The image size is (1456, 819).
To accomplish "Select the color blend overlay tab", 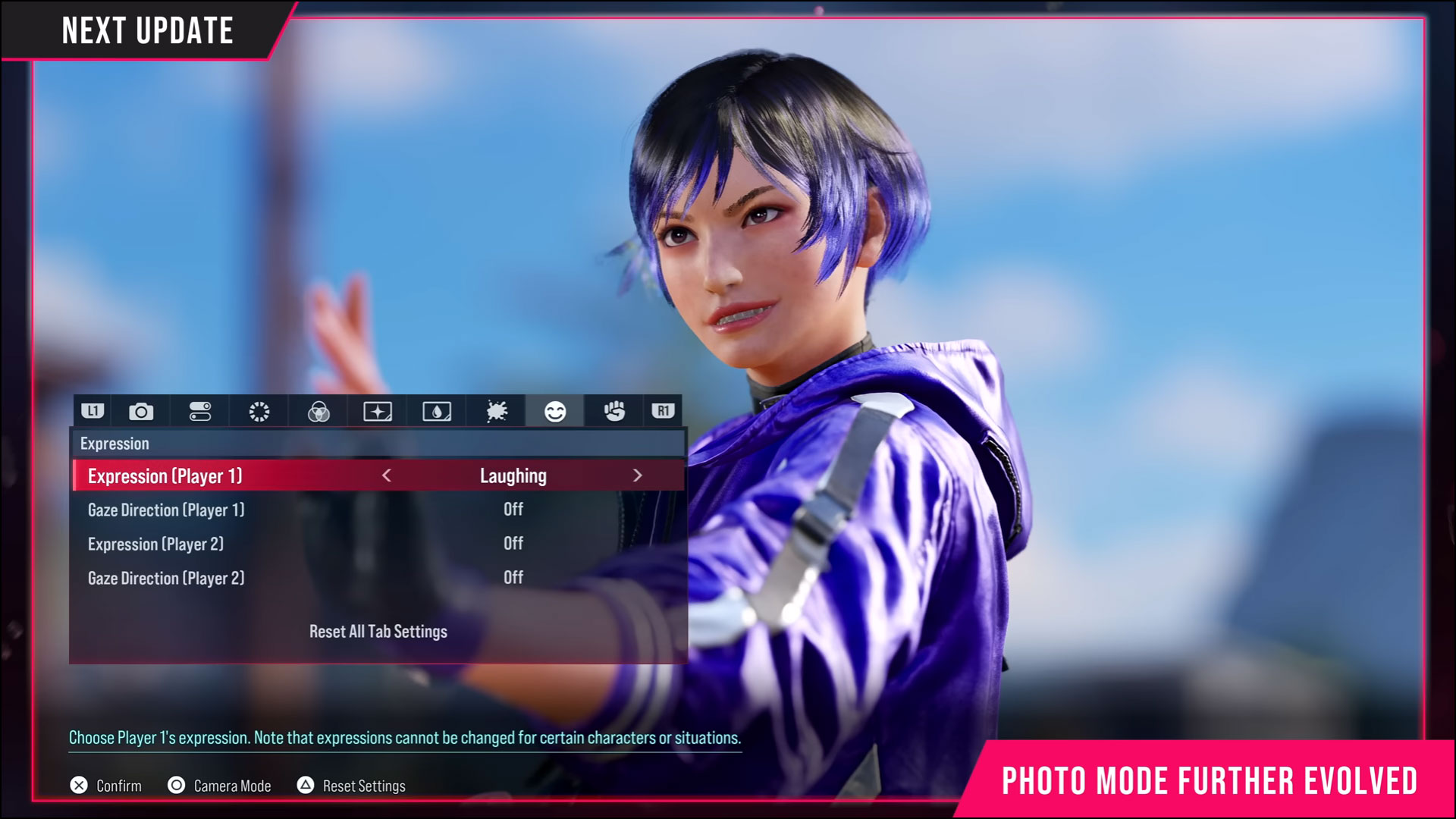I will (318, 411).
